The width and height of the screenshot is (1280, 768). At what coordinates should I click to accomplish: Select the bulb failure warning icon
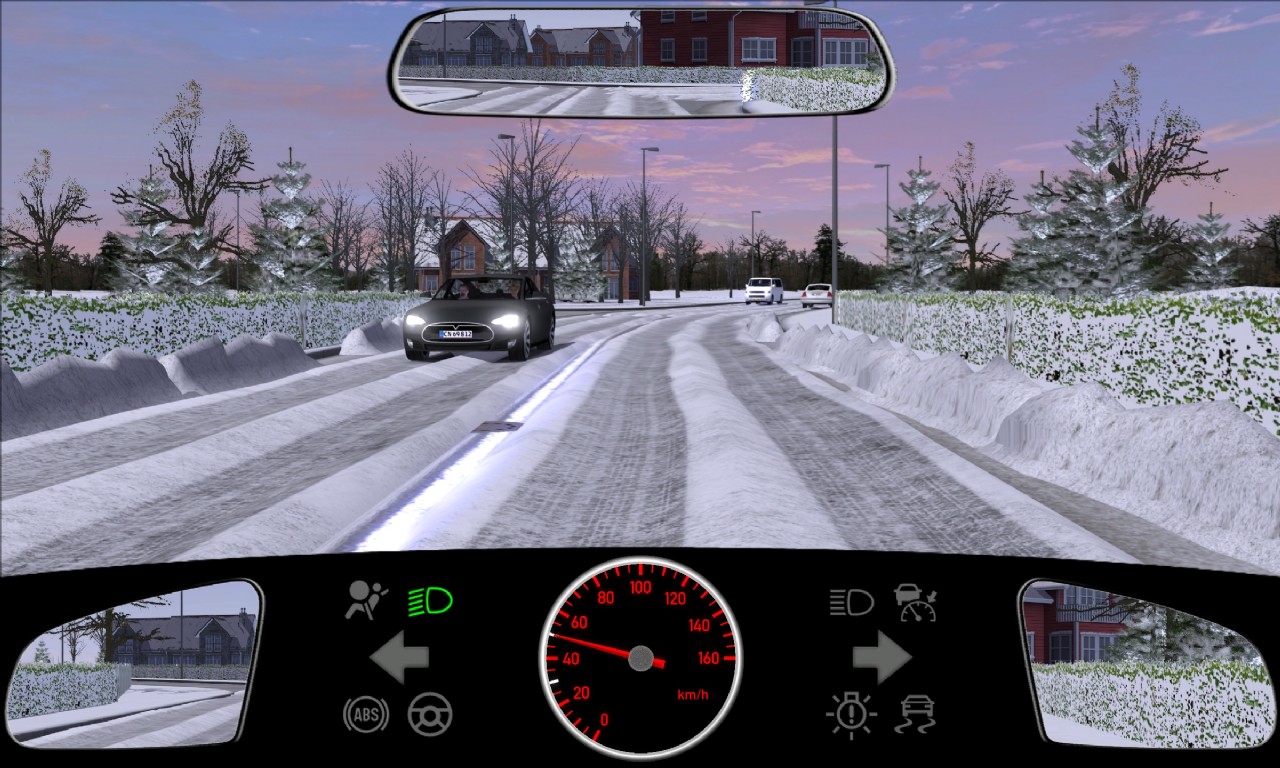coord(851,714)
